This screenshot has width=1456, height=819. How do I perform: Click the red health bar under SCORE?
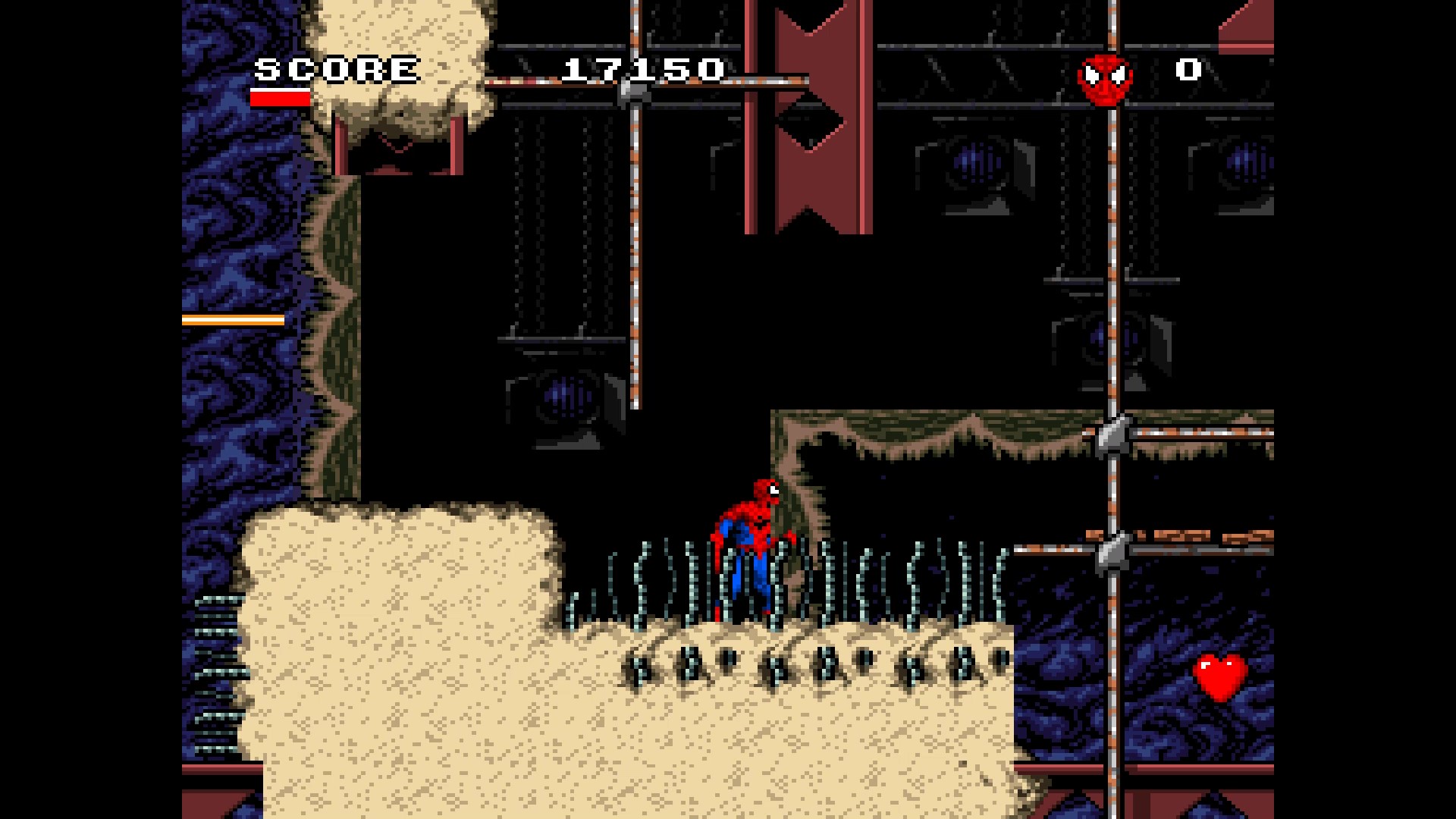tap(281, 99)
